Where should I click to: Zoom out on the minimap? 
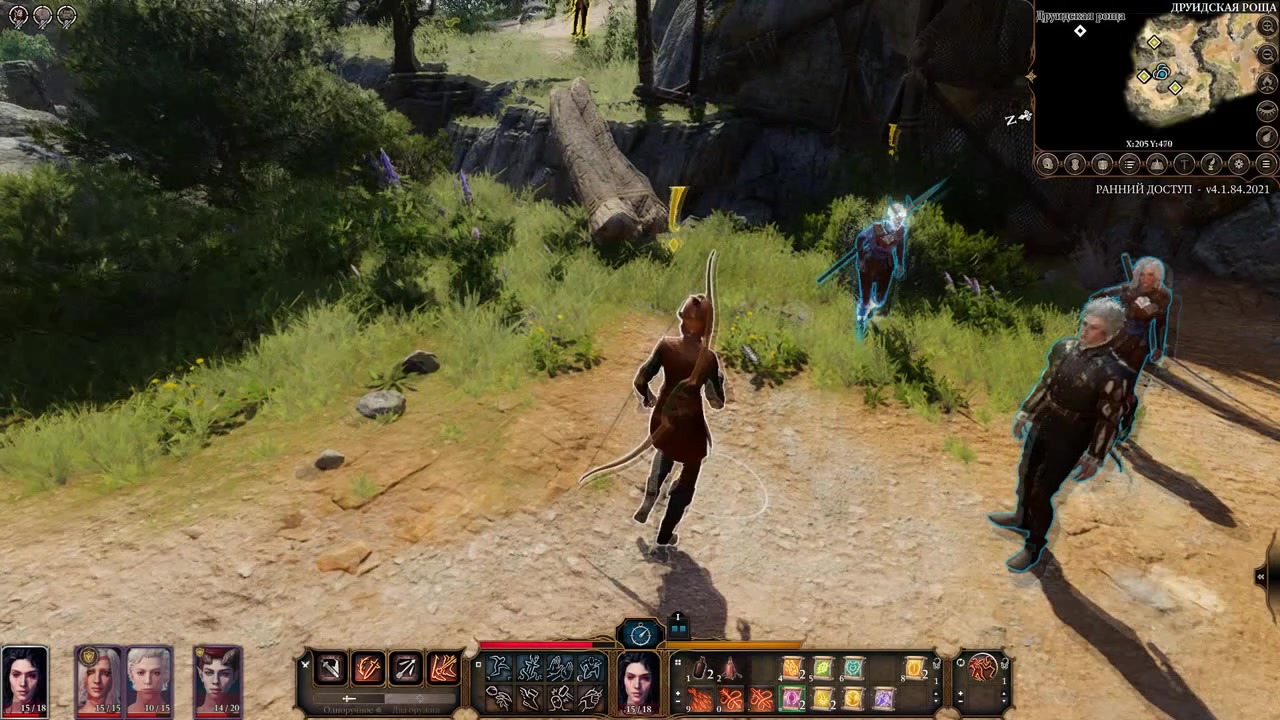[1266, 55]
